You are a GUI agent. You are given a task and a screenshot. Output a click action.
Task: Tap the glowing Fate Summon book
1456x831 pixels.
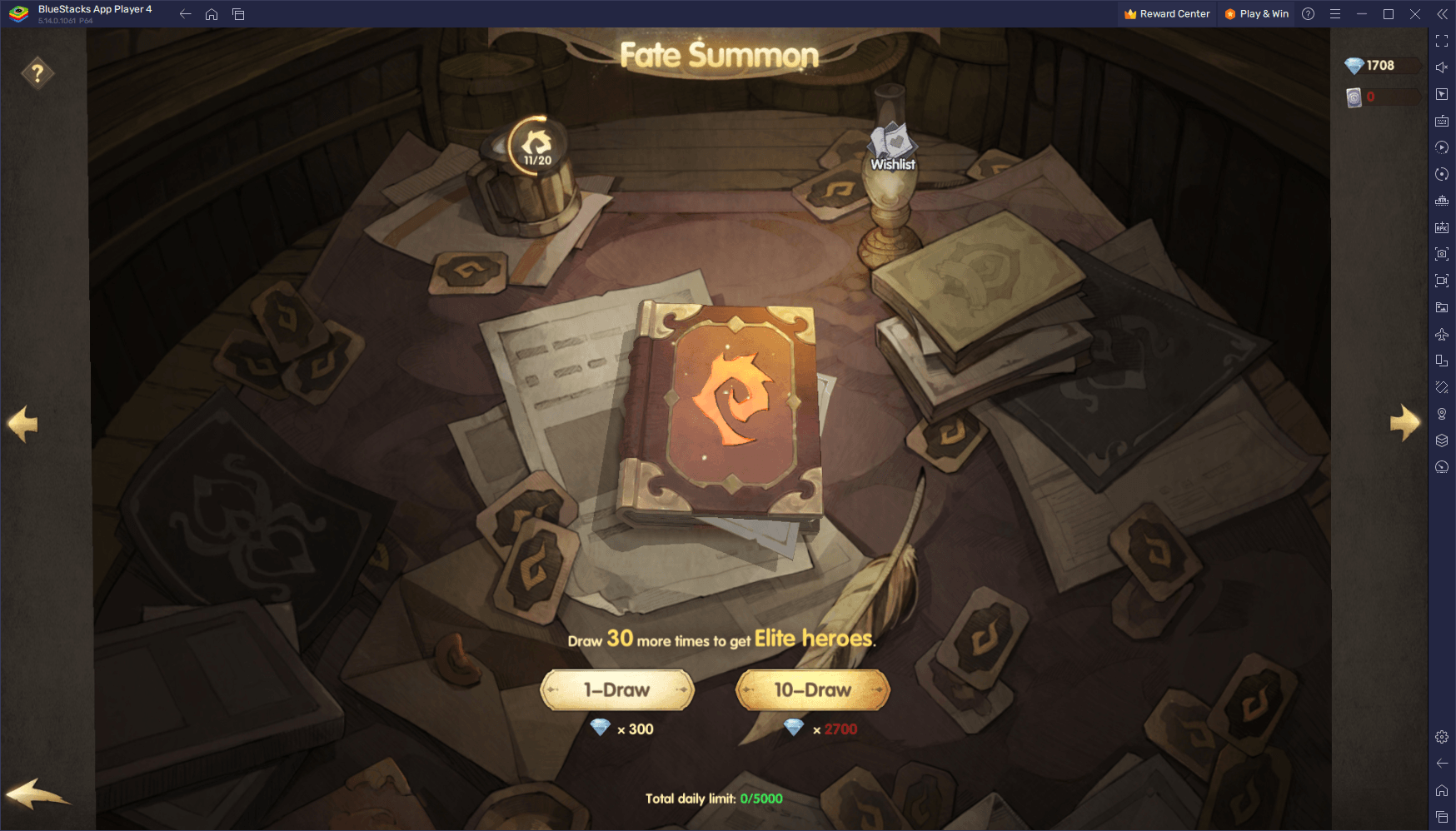click(x=723, y=412)
